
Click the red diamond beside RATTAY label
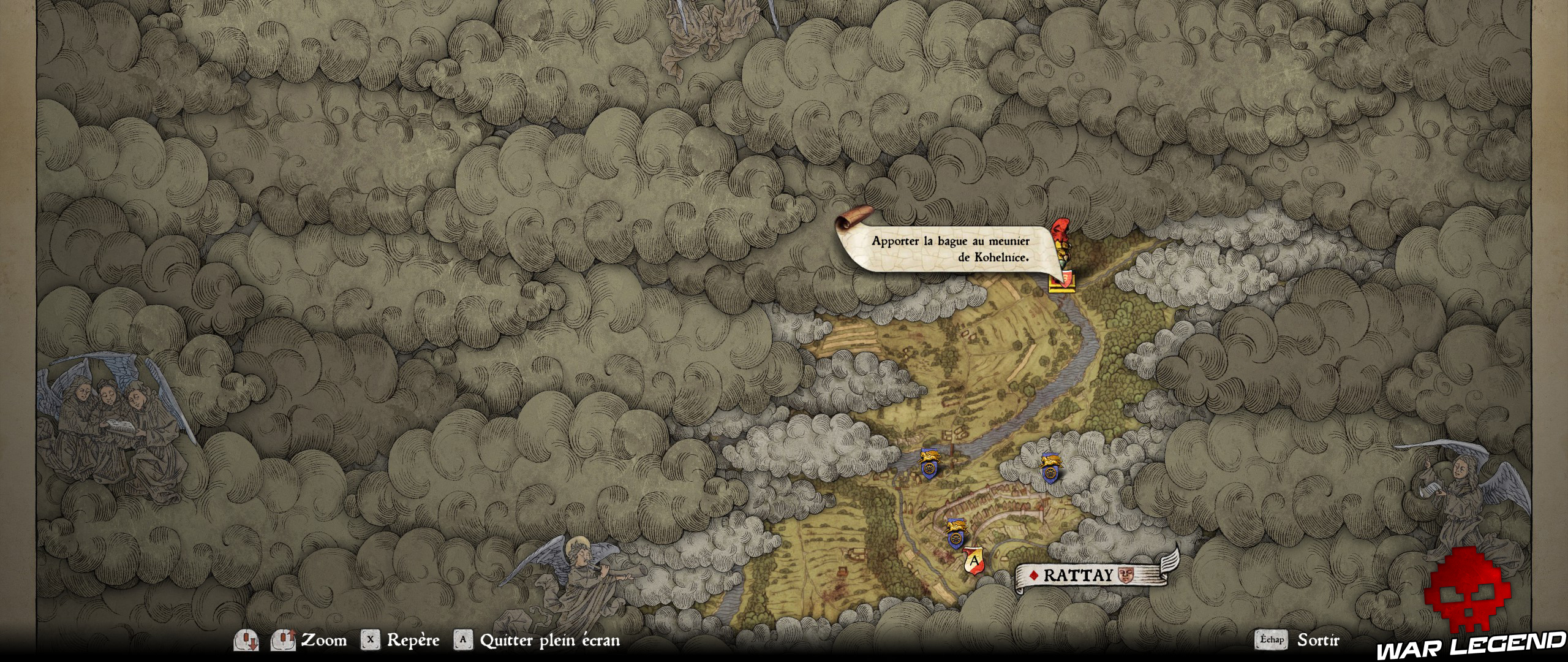coord(1033,575)
